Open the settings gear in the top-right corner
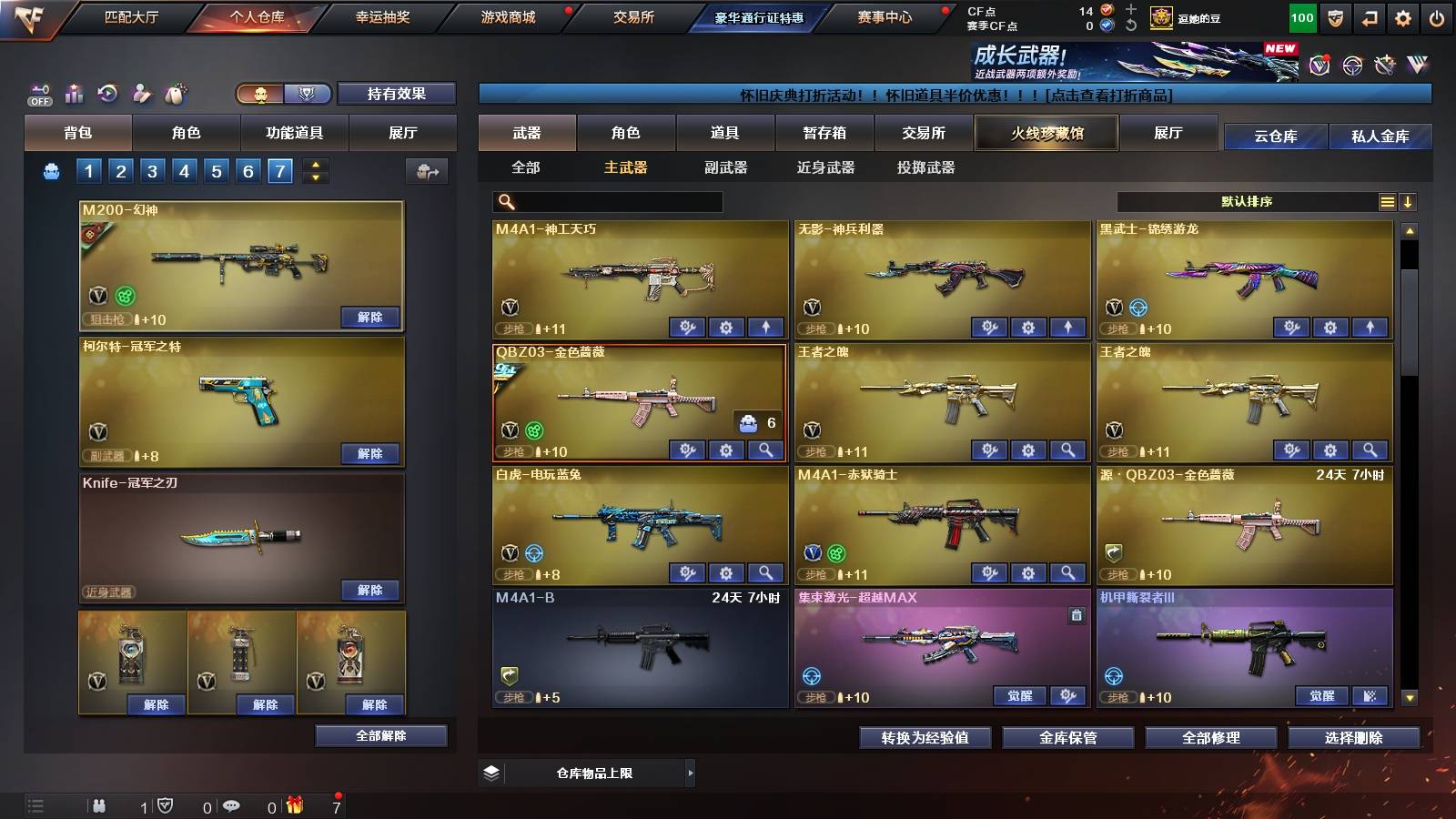 pos(1402,16)
